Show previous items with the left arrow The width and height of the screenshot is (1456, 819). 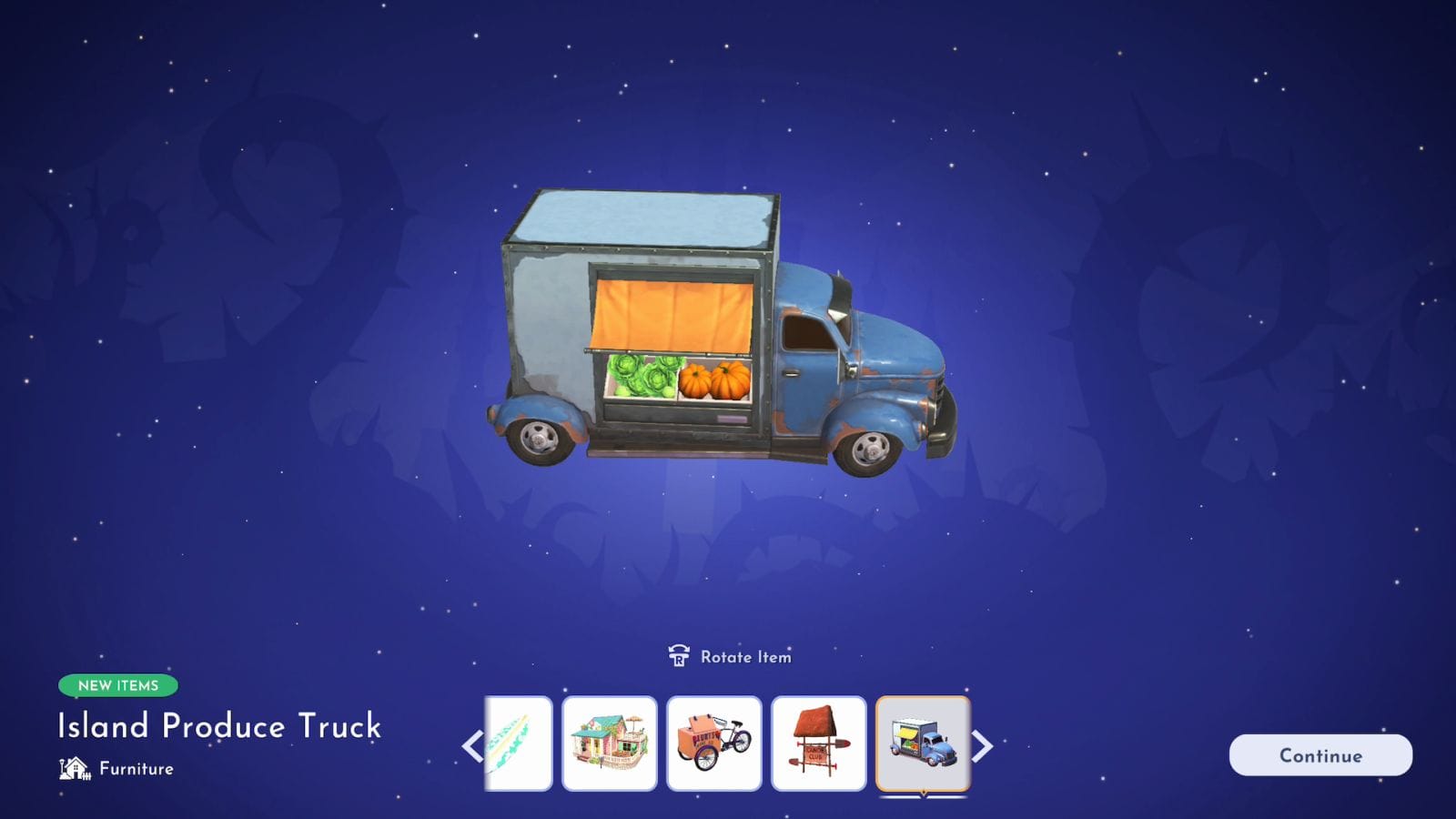coord(472,746)
